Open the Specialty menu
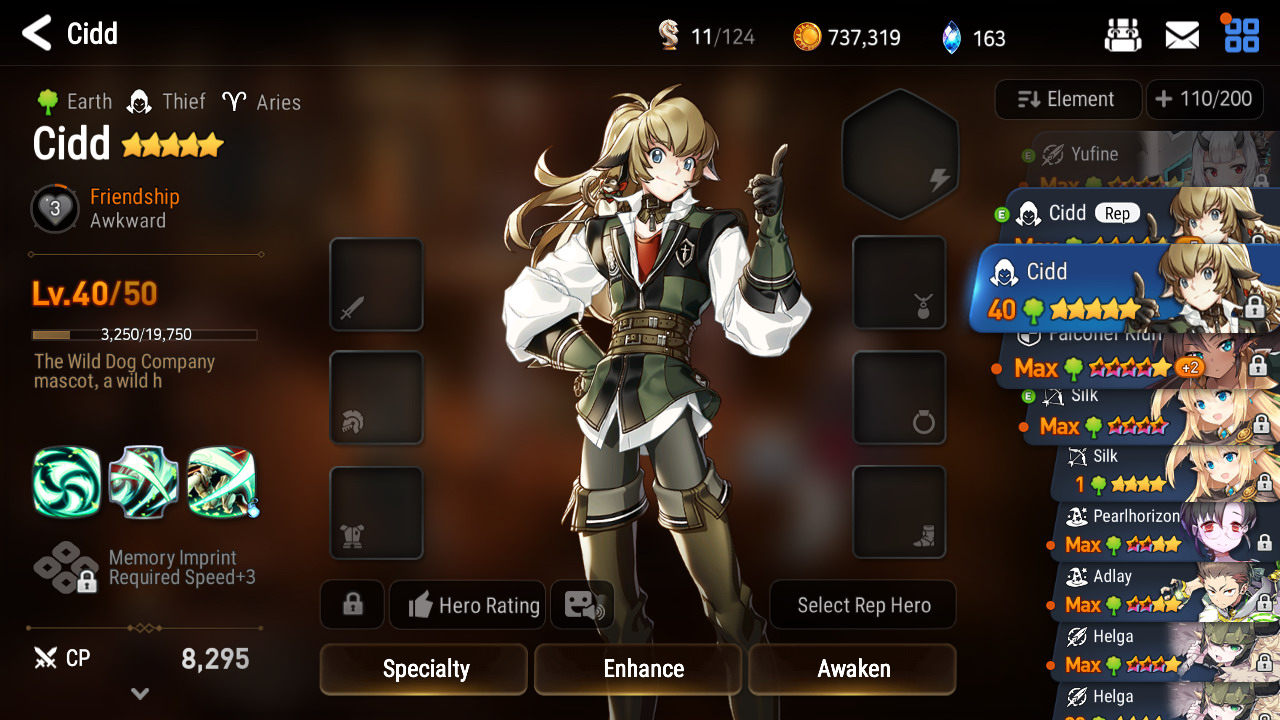 pyautogui.click(x=424, y=669)
